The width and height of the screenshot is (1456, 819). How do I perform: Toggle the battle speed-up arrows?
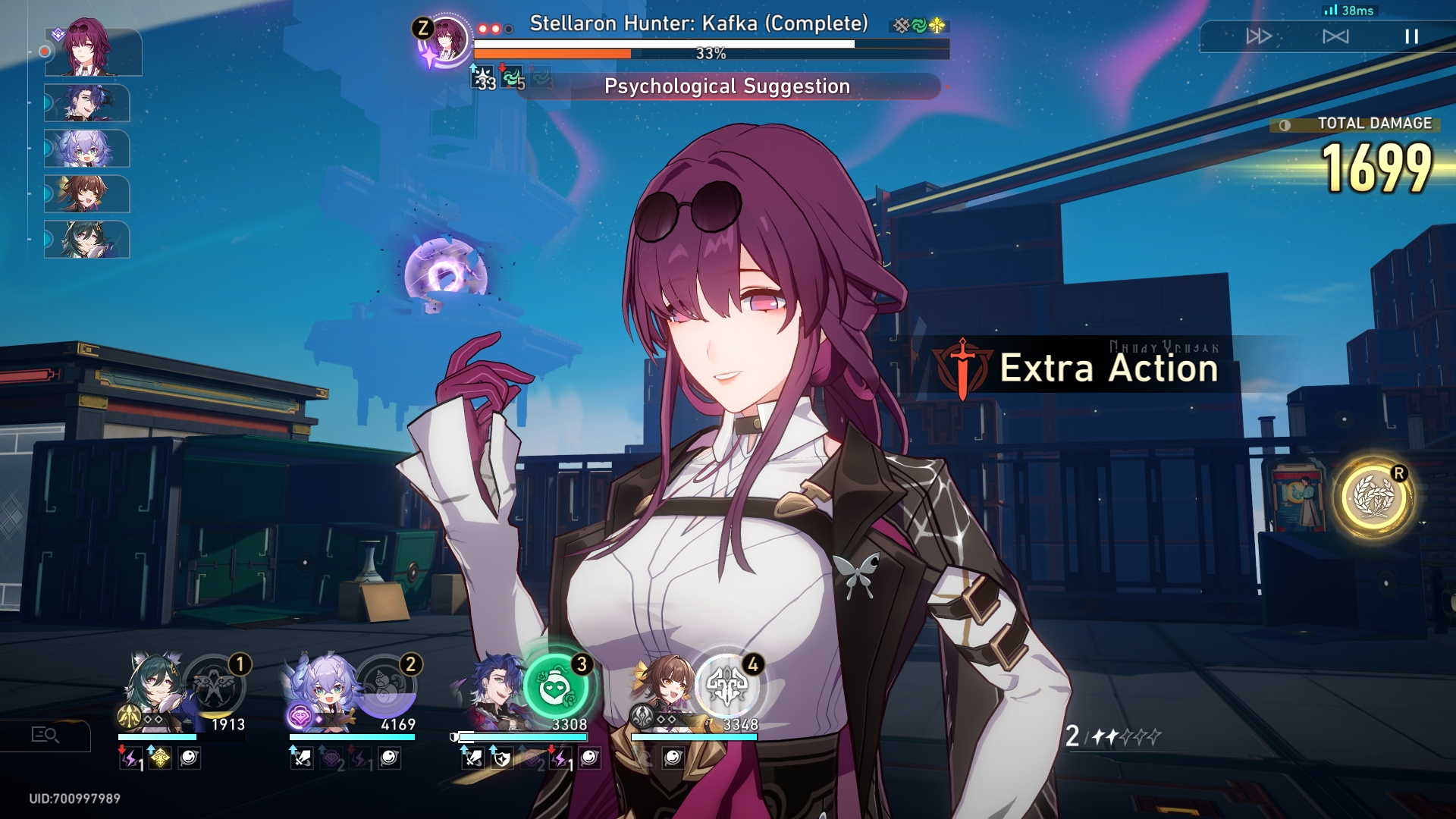click(x=1258, y=36)
